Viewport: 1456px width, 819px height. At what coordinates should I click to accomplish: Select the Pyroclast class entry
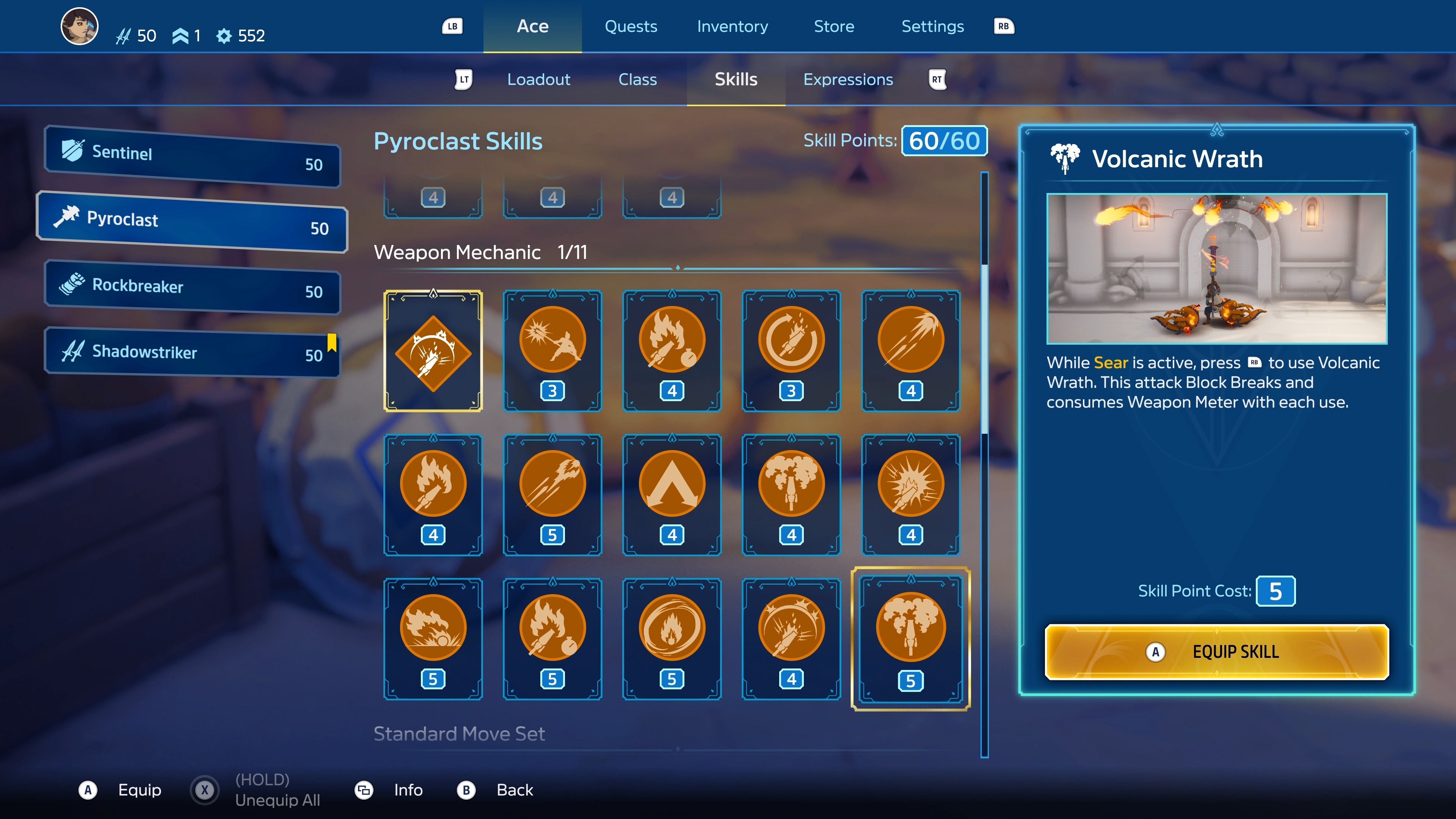click(192, 222)
